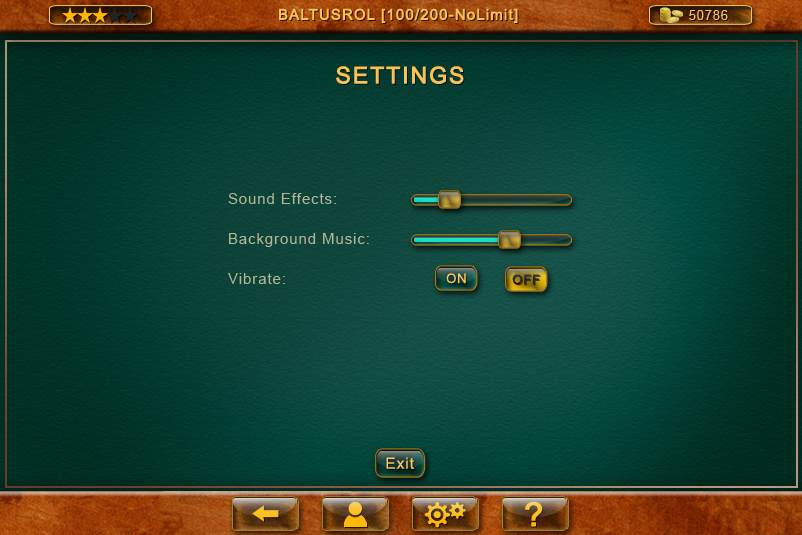Click the star rating panel
Image resolution: width=802 pixels, height=535 pixels.
(x=100, y=15)
